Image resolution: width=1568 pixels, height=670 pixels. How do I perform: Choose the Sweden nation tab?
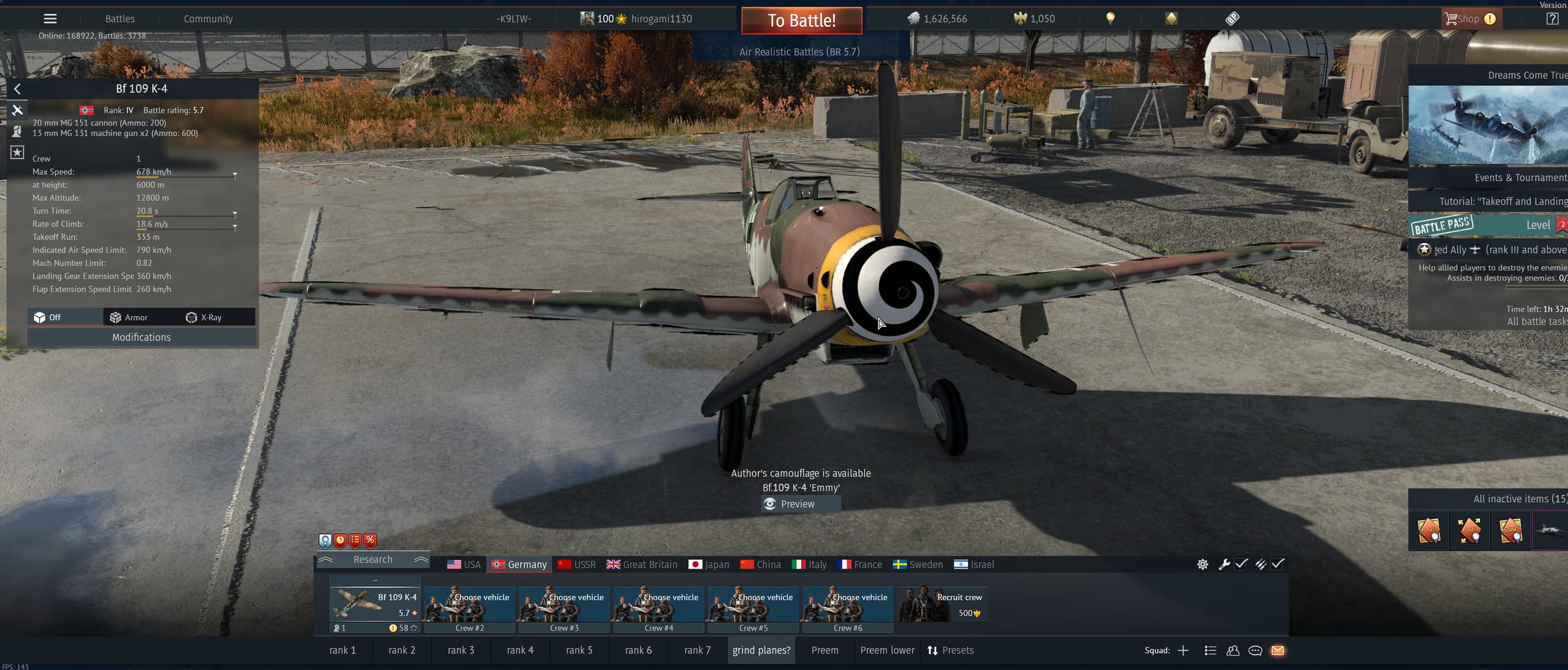[x=918, y=565]
